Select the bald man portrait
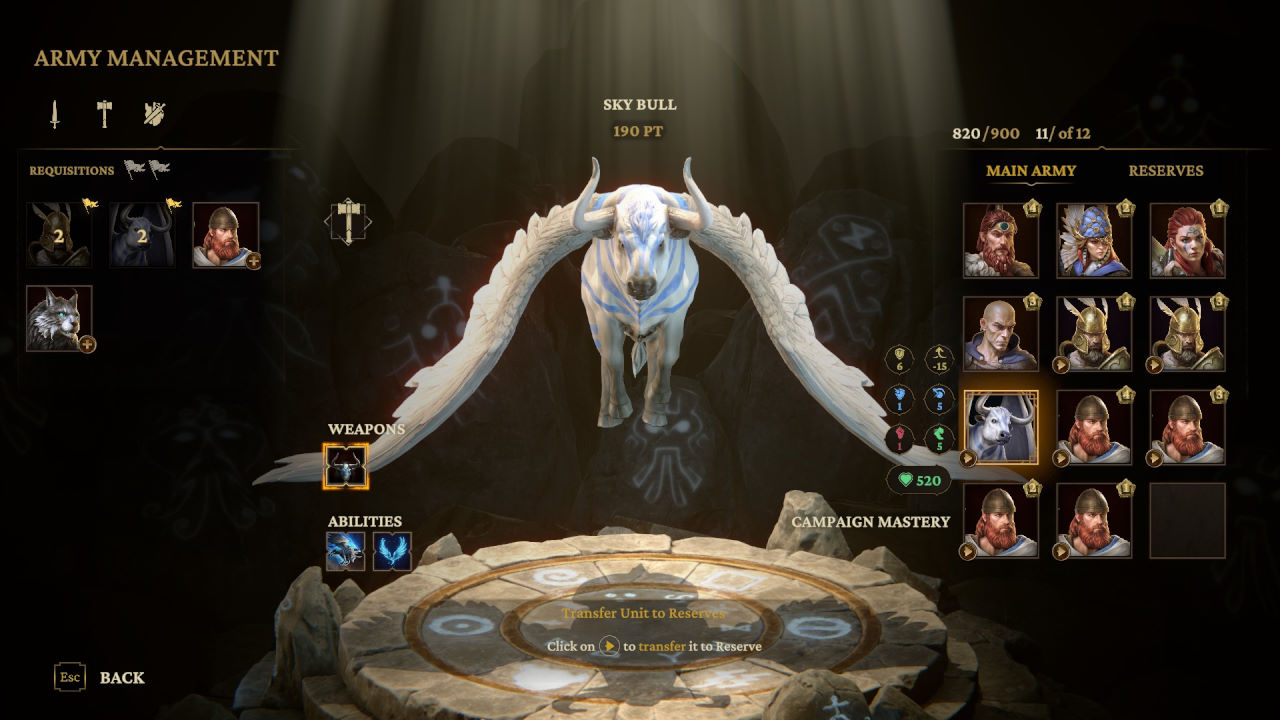 pos(1000,333)
